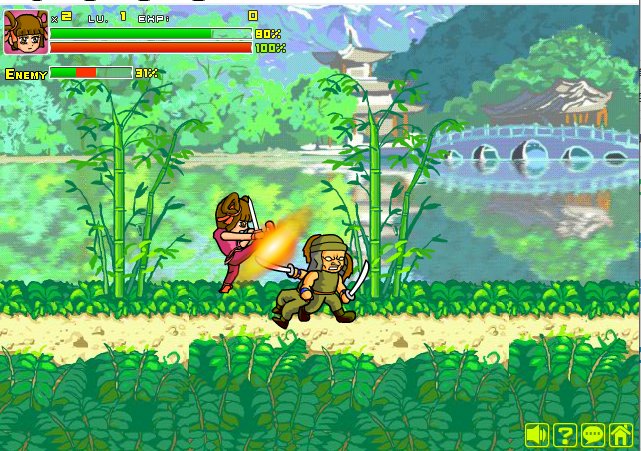Click the speech bubble button
The height and width of the screenshot is (451, 641).
pos(593,435)
